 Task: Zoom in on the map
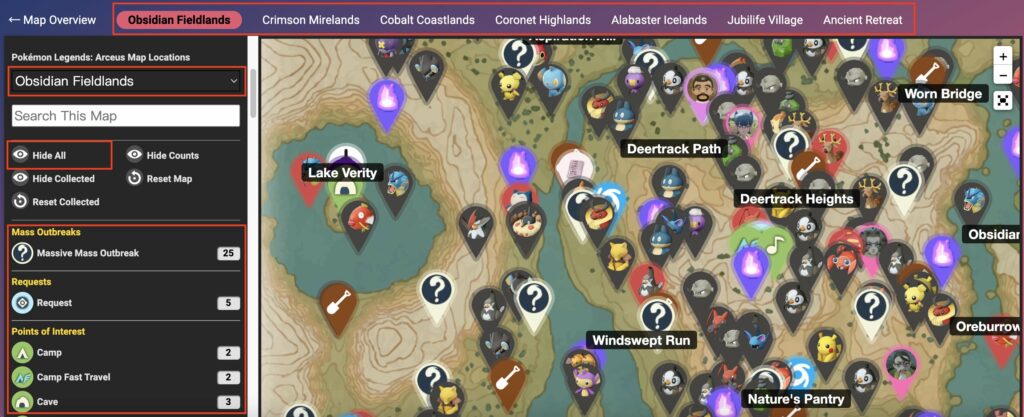click(x=1002, y=57)
